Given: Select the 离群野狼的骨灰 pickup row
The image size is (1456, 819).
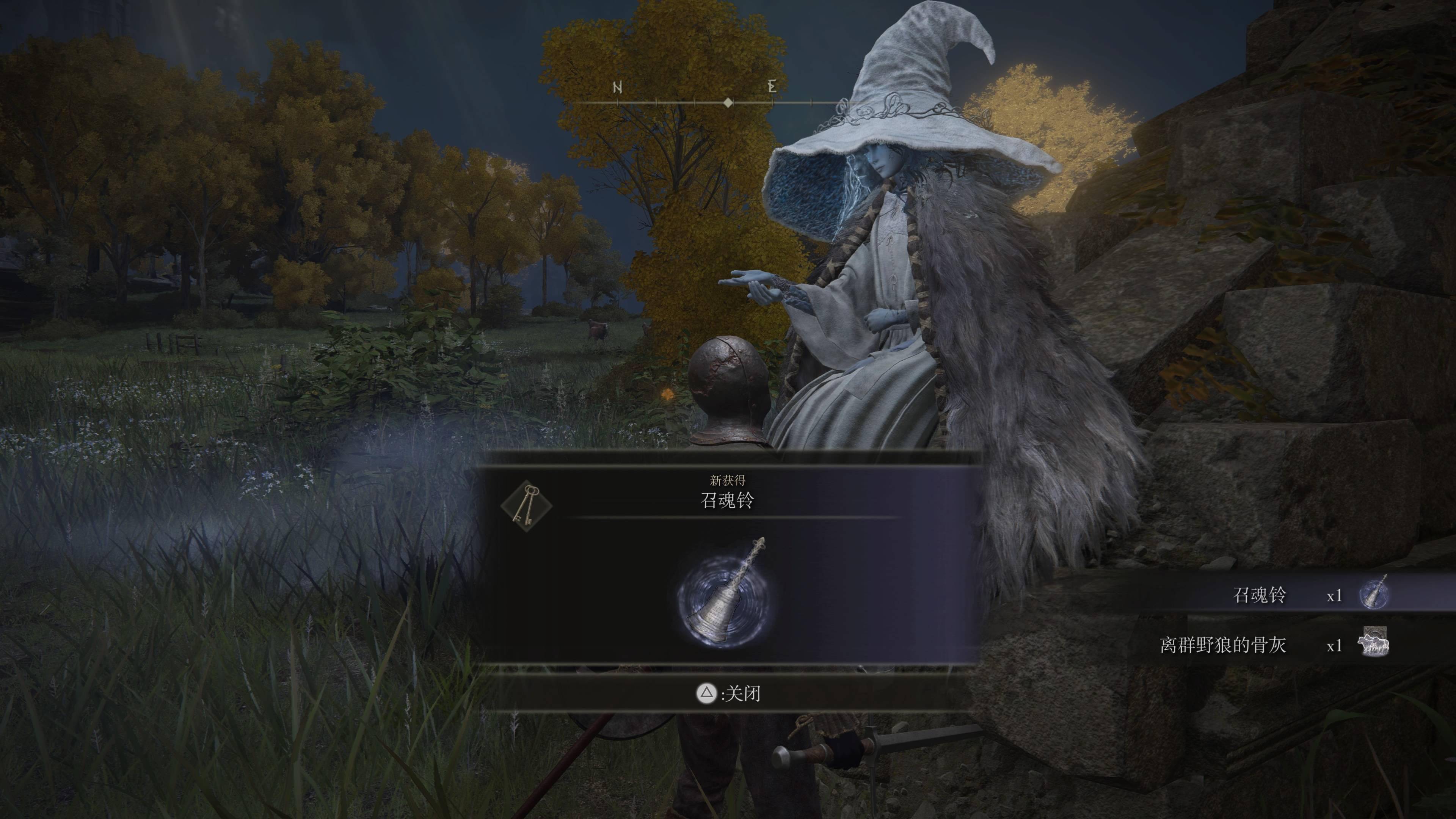Looking at the screenshot, I should click(1272, 645).
